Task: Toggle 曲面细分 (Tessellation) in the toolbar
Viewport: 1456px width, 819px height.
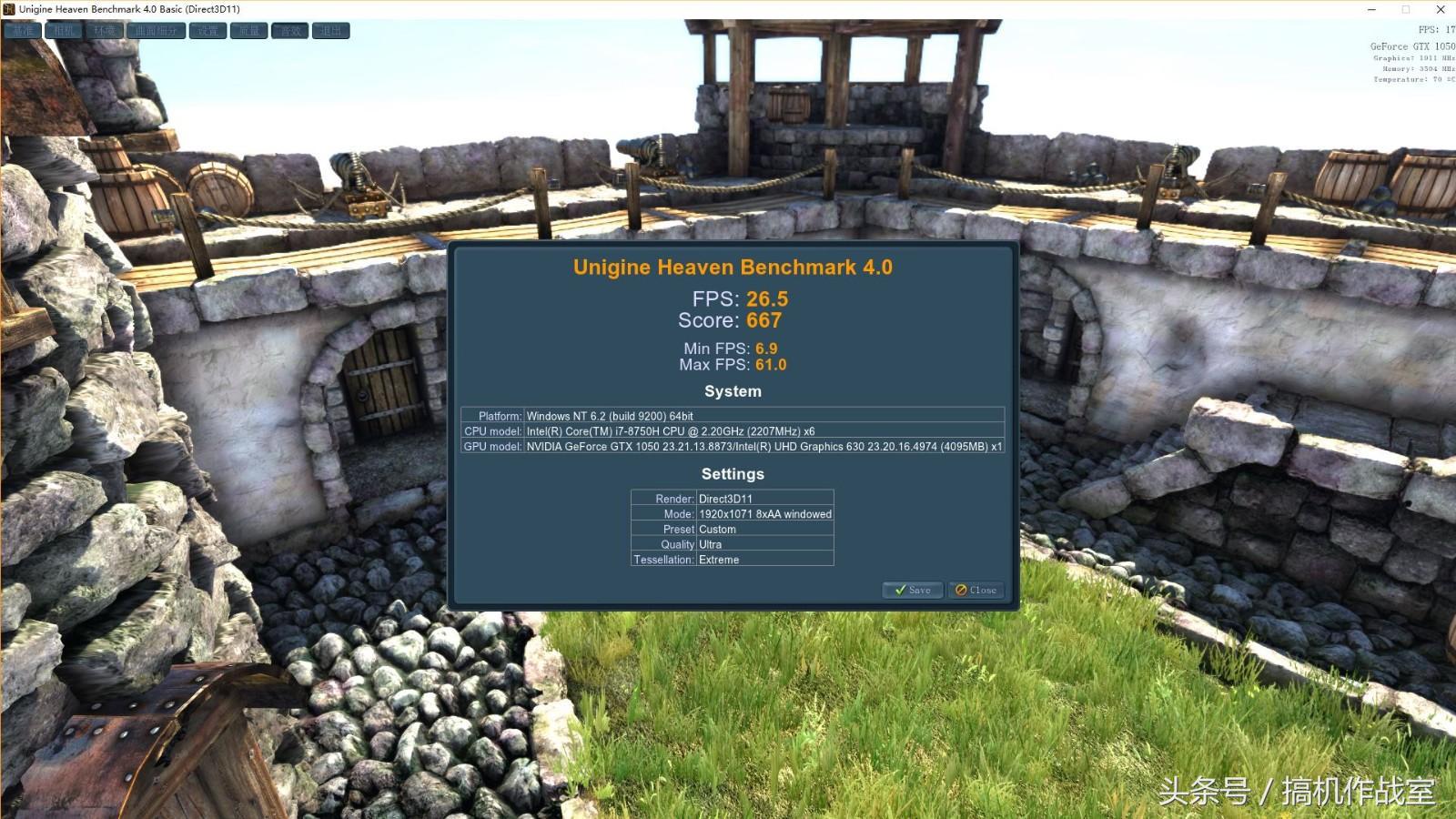Action: coord(157,31)
